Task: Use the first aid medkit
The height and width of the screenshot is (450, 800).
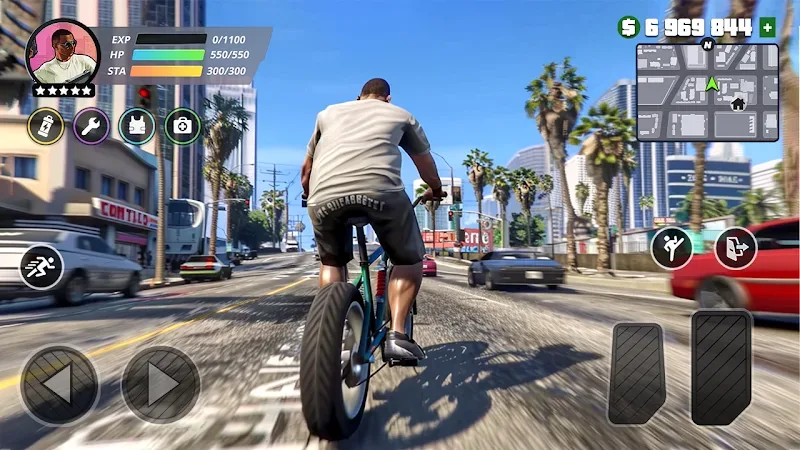Action: (x=183, y=126)
